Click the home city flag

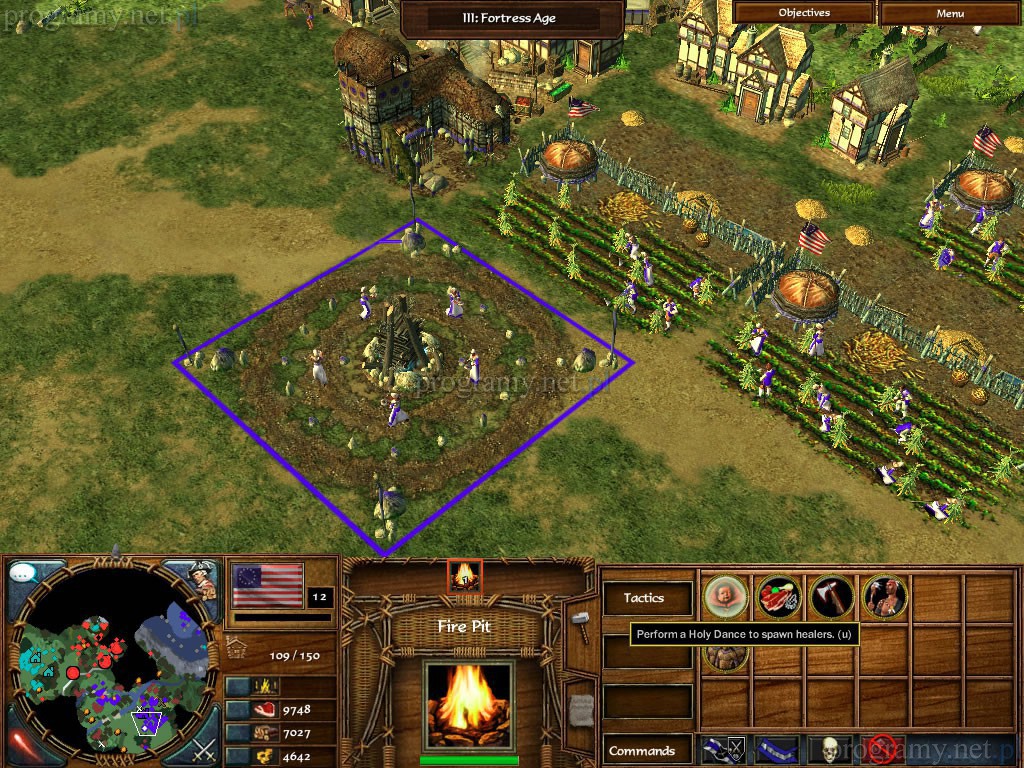(267, 584)
